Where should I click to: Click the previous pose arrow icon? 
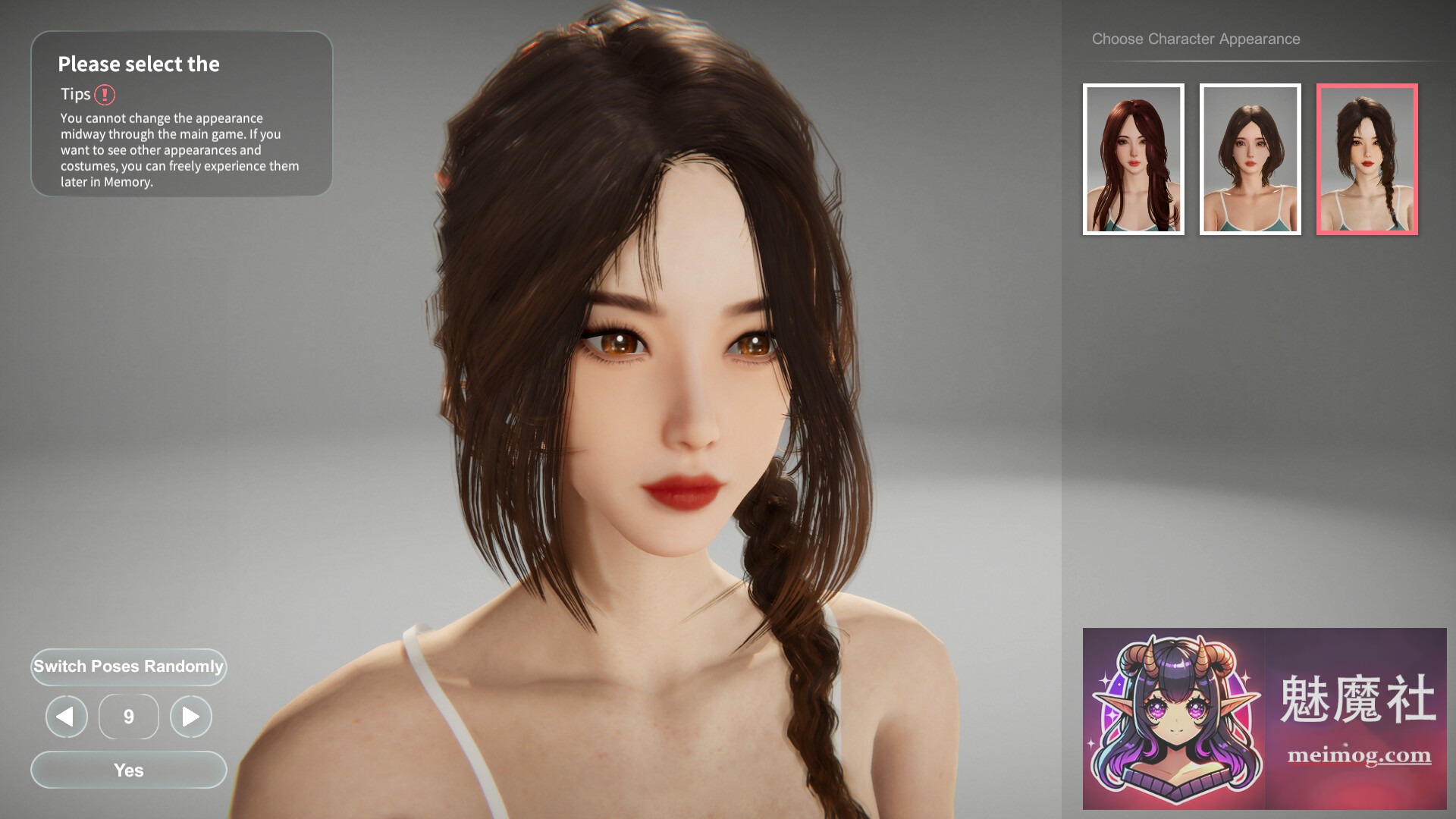[66, 716]
